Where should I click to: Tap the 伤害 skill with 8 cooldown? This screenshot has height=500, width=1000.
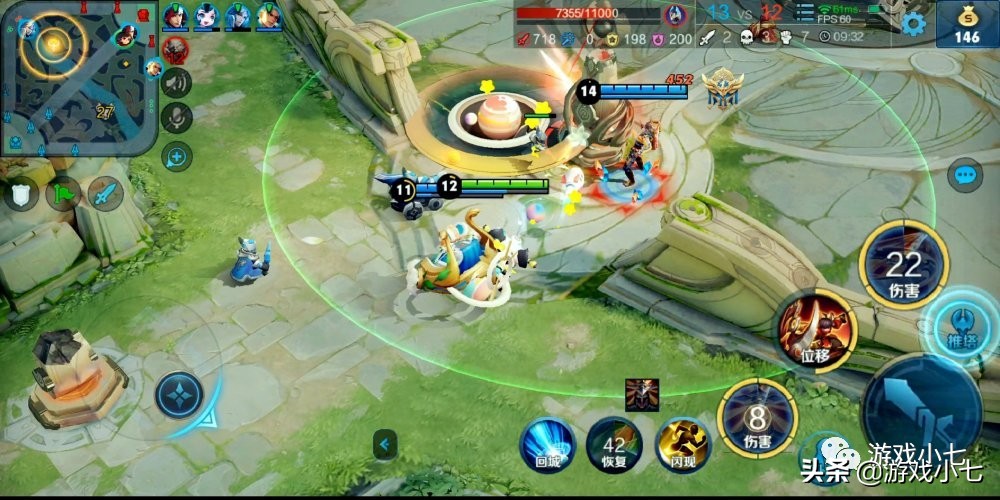(757, 417)
